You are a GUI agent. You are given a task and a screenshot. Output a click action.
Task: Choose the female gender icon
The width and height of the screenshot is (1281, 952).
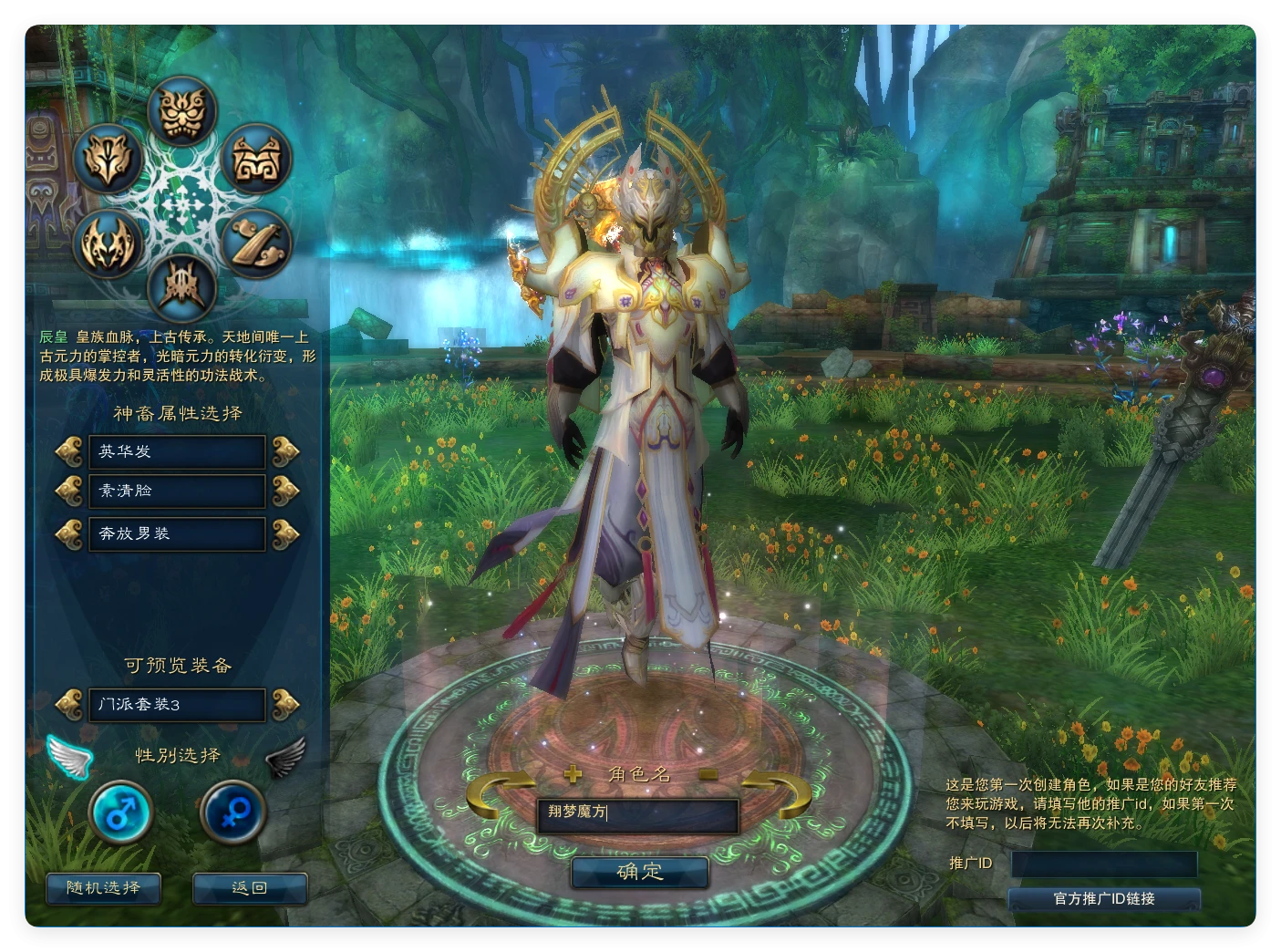(232, 811)
